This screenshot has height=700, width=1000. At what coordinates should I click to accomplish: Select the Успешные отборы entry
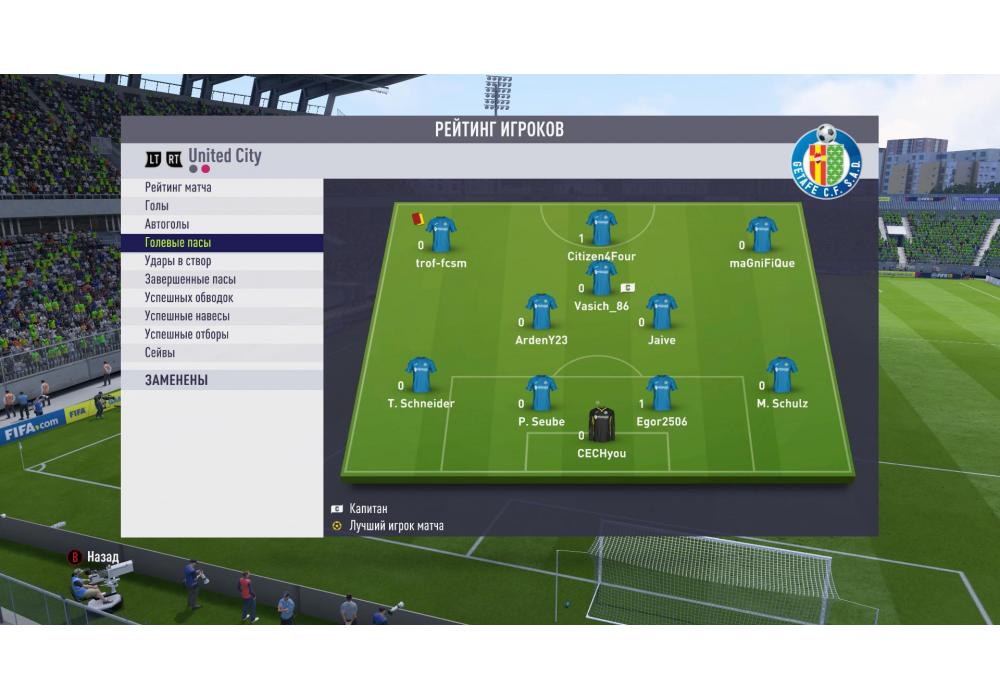[187, 334]
